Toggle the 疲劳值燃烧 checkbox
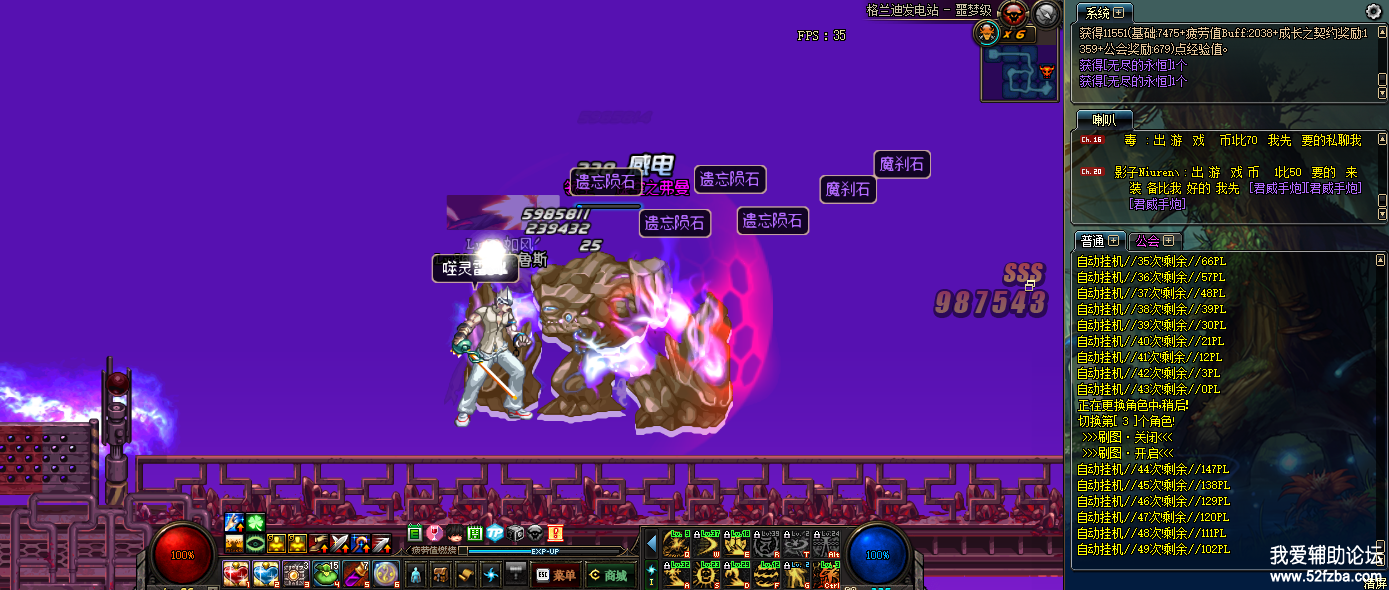 (x=462, y=550)
